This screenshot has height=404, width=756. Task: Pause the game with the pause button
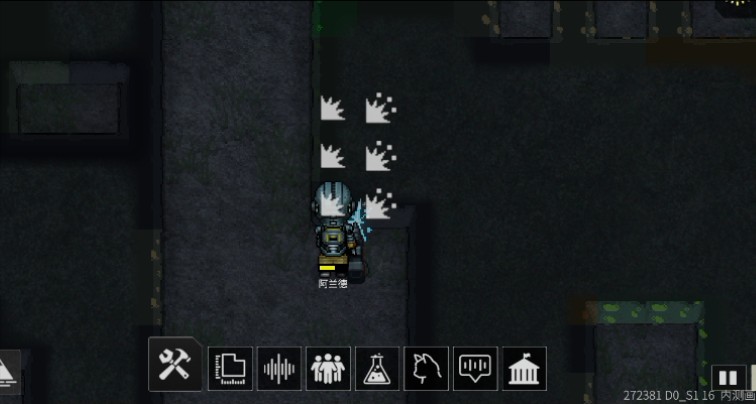point(728,377)
